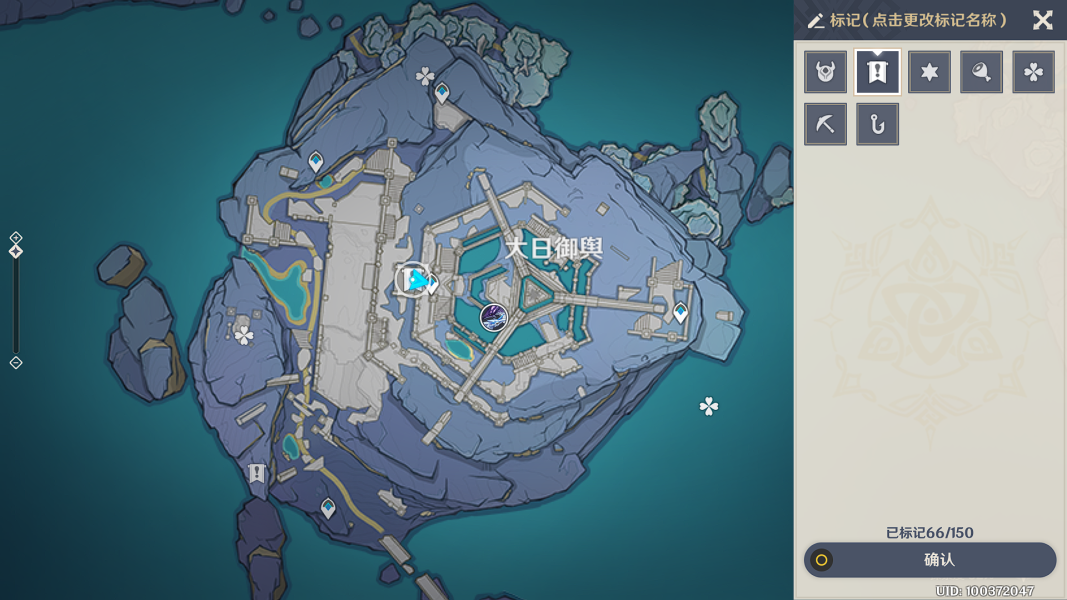The height and width of the screenshot is (600, 1067).
Task: Click the map zoom-in plus button
Action: click(16, 237)
